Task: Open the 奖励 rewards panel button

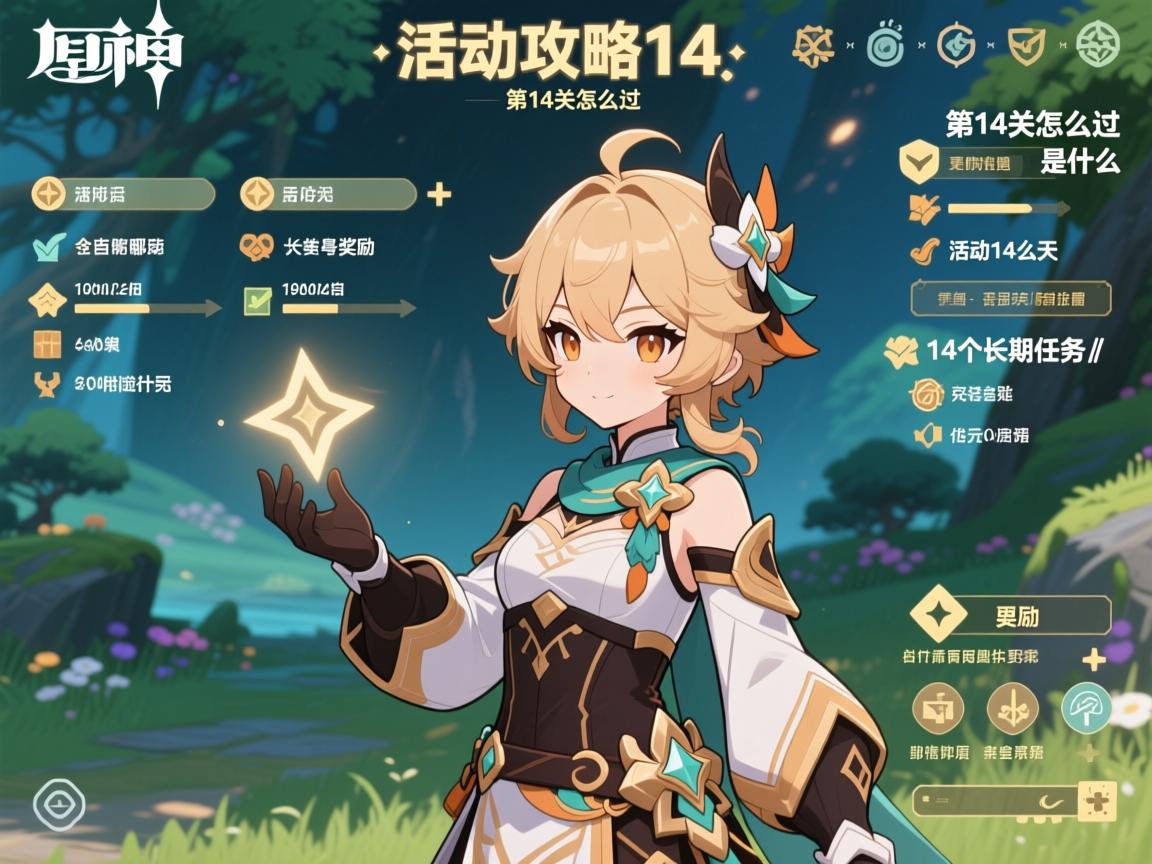Action: [1012, 616]
